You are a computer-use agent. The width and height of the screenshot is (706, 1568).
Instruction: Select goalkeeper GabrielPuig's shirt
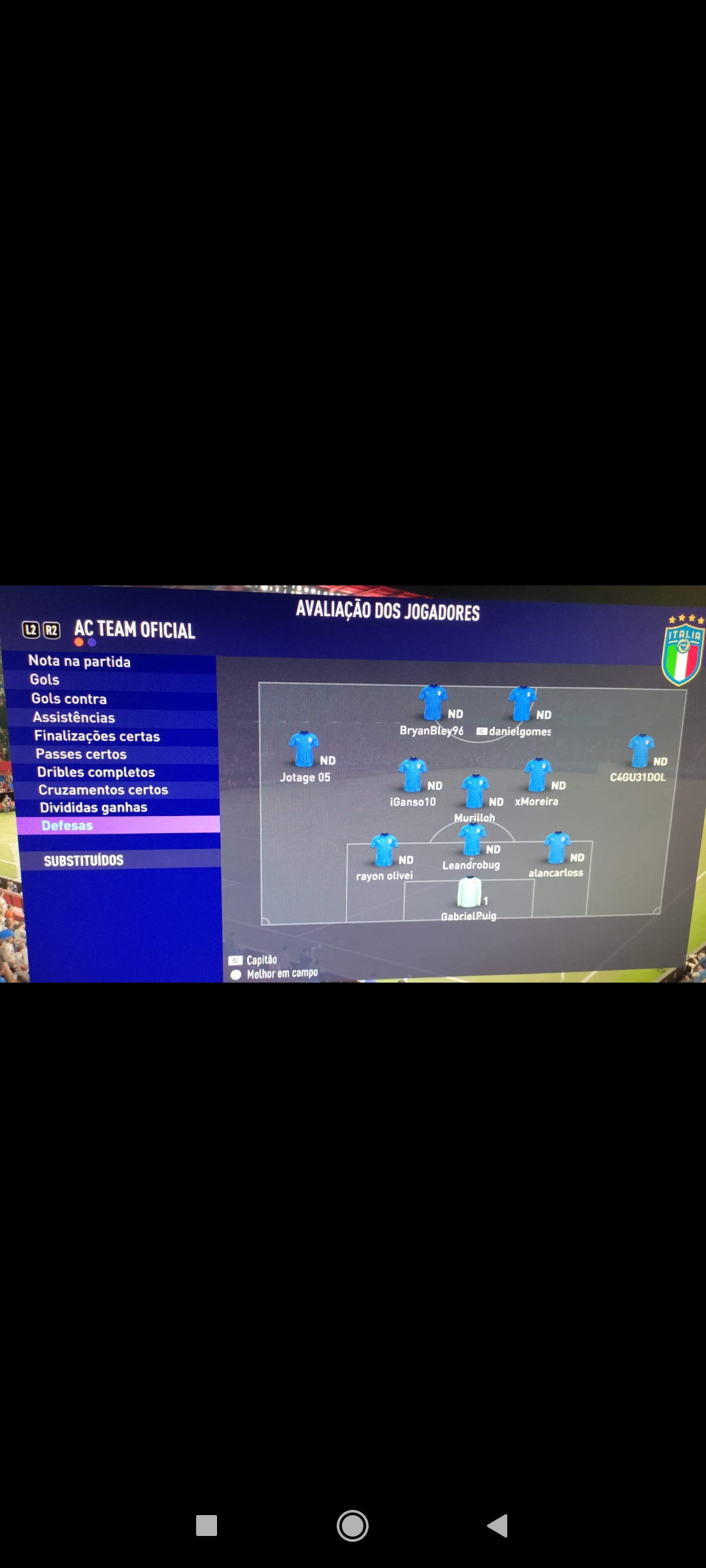(469, 893)
